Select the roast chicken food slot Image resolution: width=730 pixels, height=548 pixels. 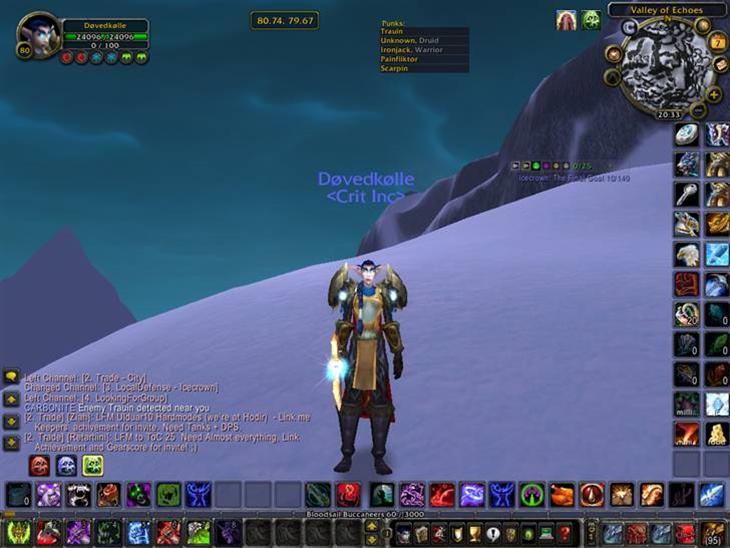(563, 494)
